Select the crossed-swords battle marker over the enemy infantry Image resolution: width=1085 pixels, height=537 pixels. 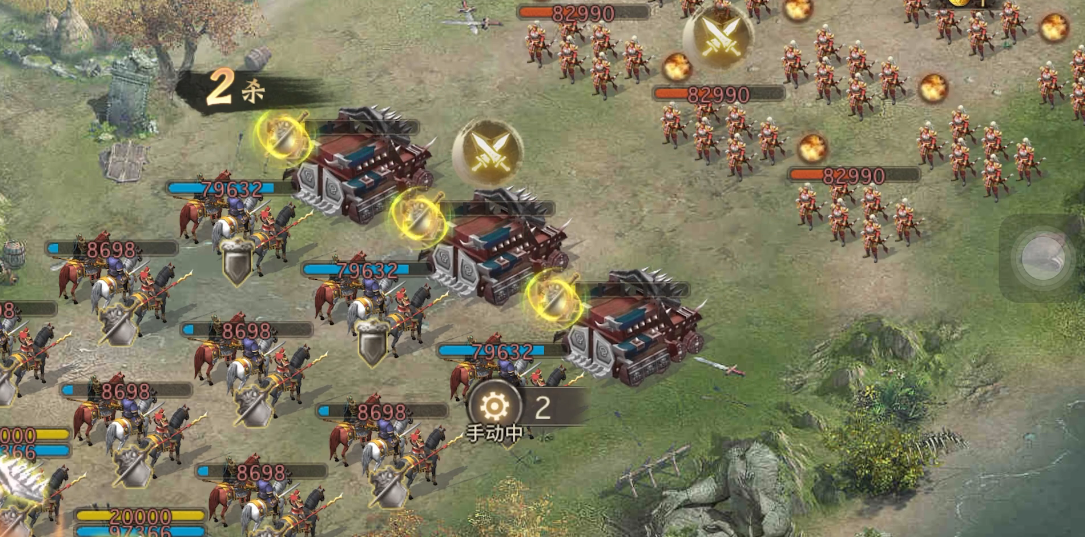tap(718, 37)
